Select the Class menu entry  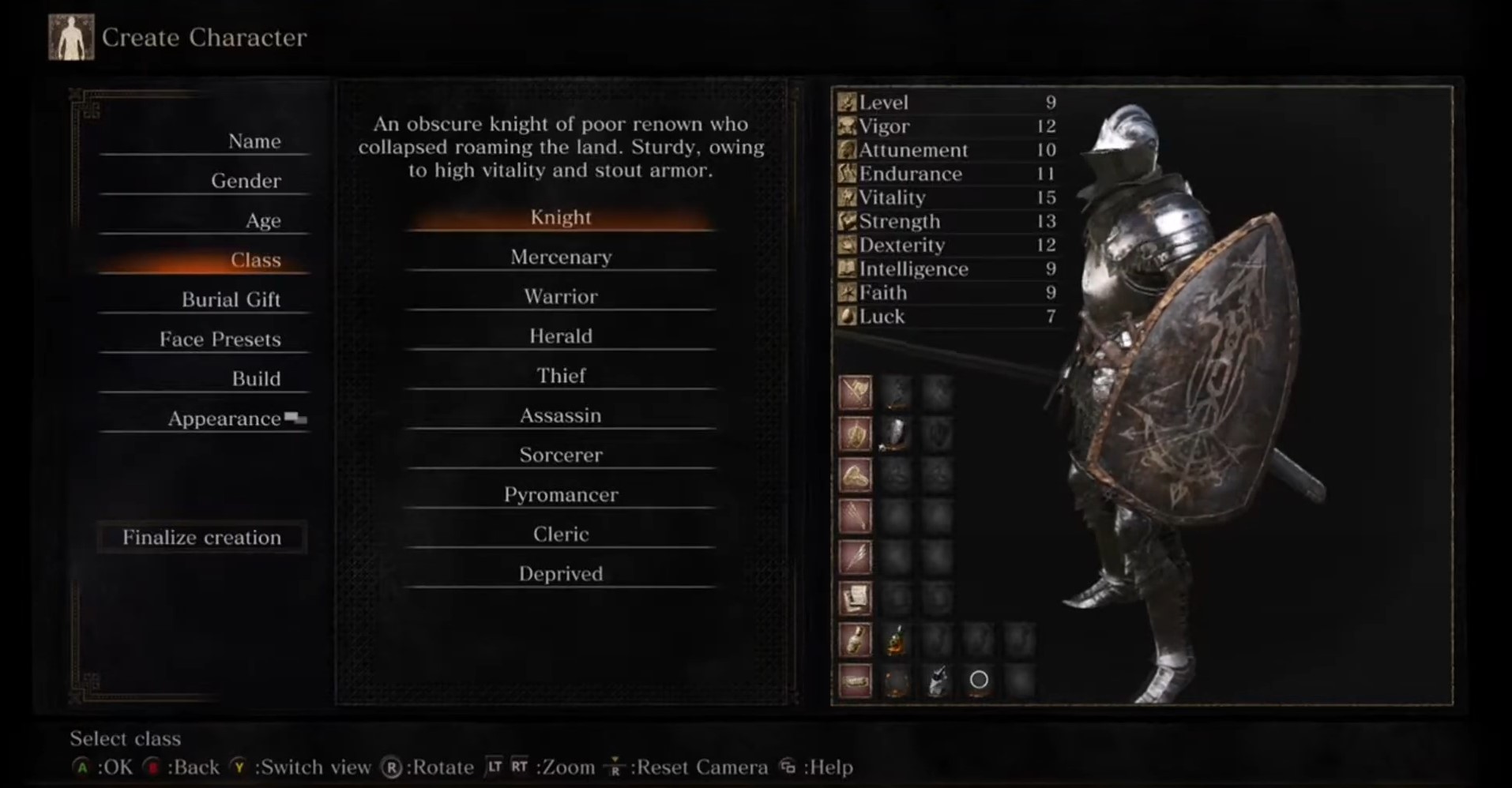point(255,260)
